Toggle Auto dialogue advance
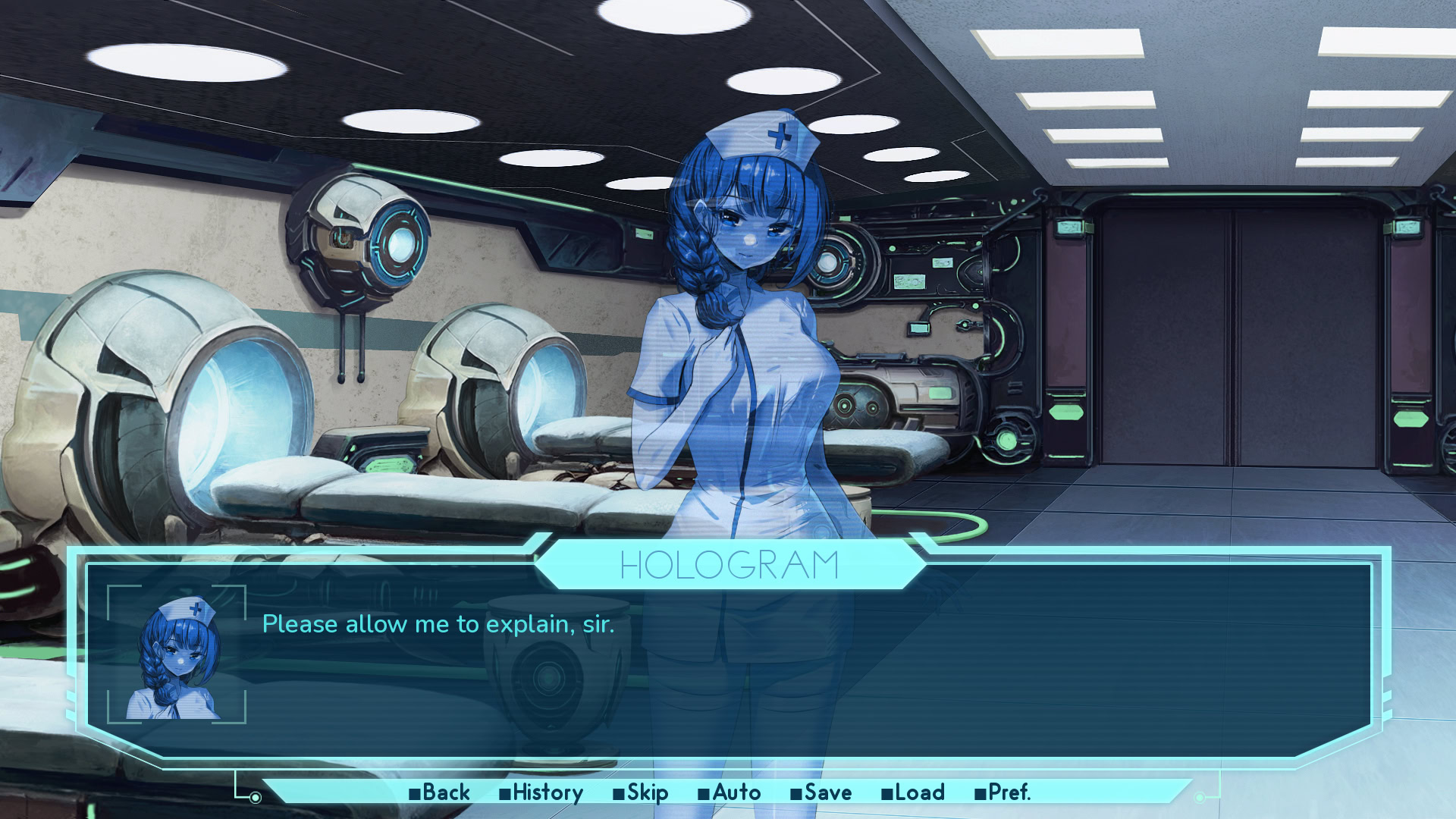The image size is (1456, 819). (x=730, y=792)
